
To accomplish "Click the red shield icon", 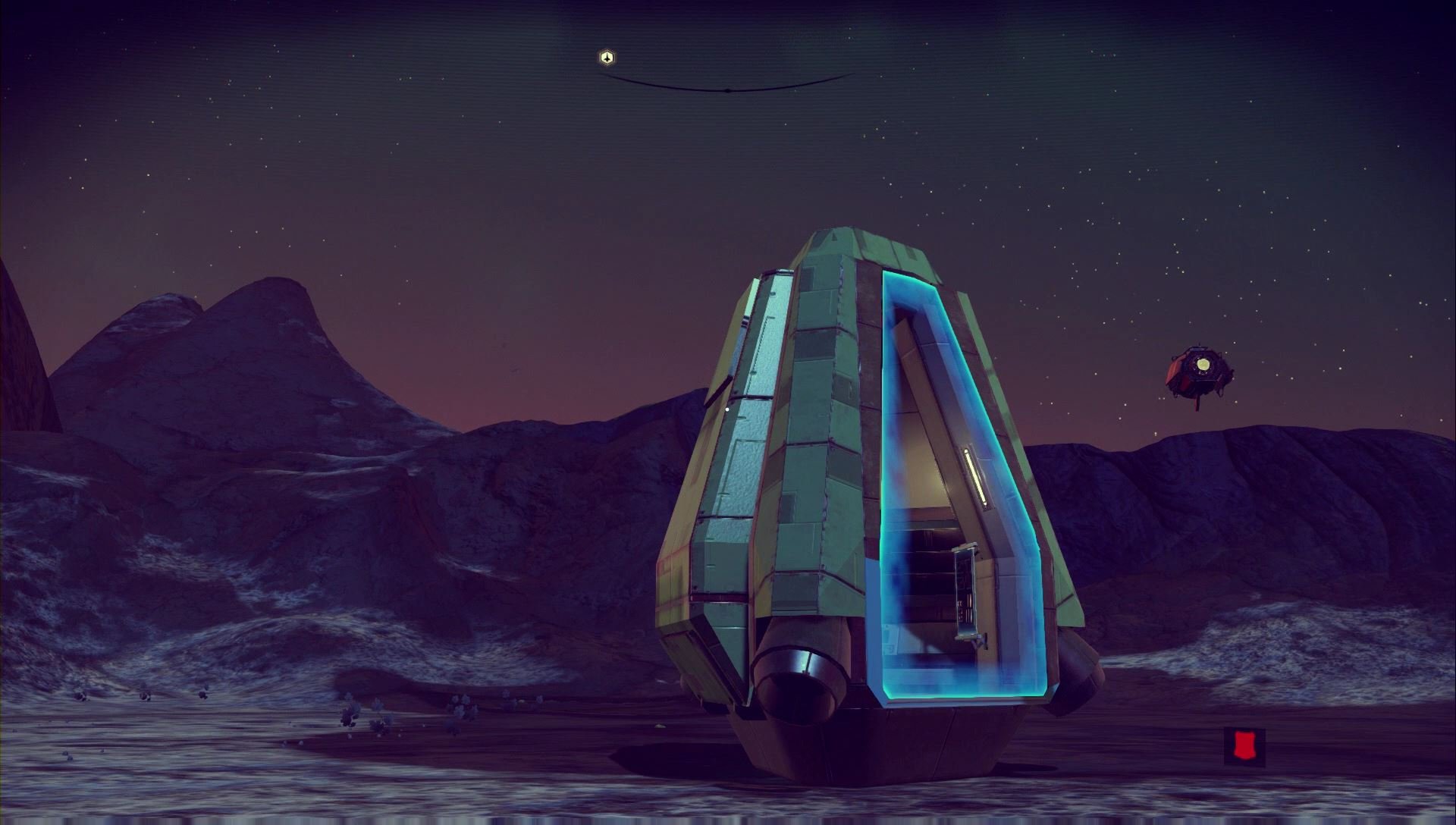I will (1243, 745).
